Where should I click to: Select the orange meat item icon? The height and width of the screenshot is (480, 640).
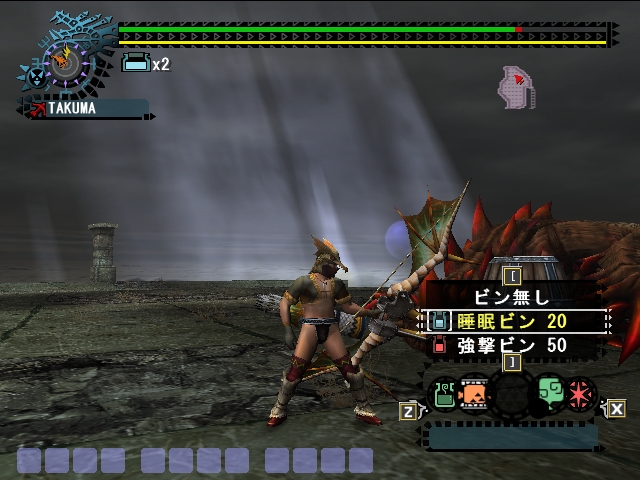[475, 392]
